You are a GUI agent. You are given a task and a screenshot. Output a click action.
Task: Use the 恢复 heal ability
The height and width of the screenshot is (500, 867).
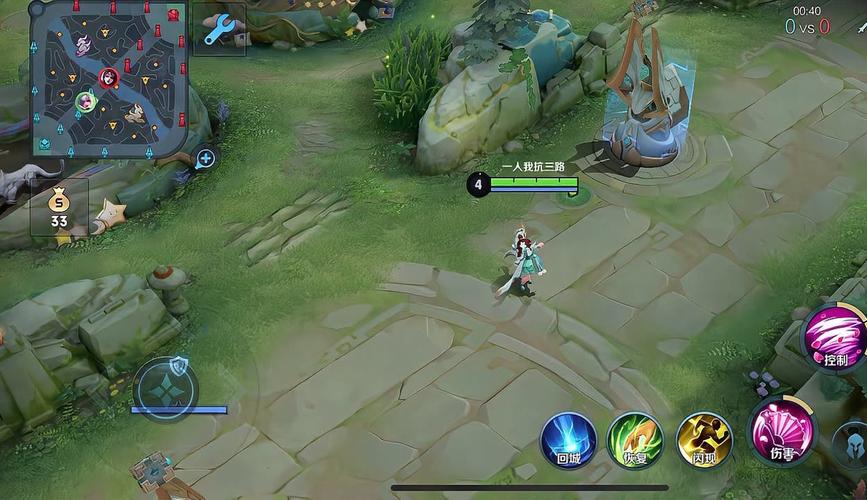pyautogui.click(x=635, y=438)
